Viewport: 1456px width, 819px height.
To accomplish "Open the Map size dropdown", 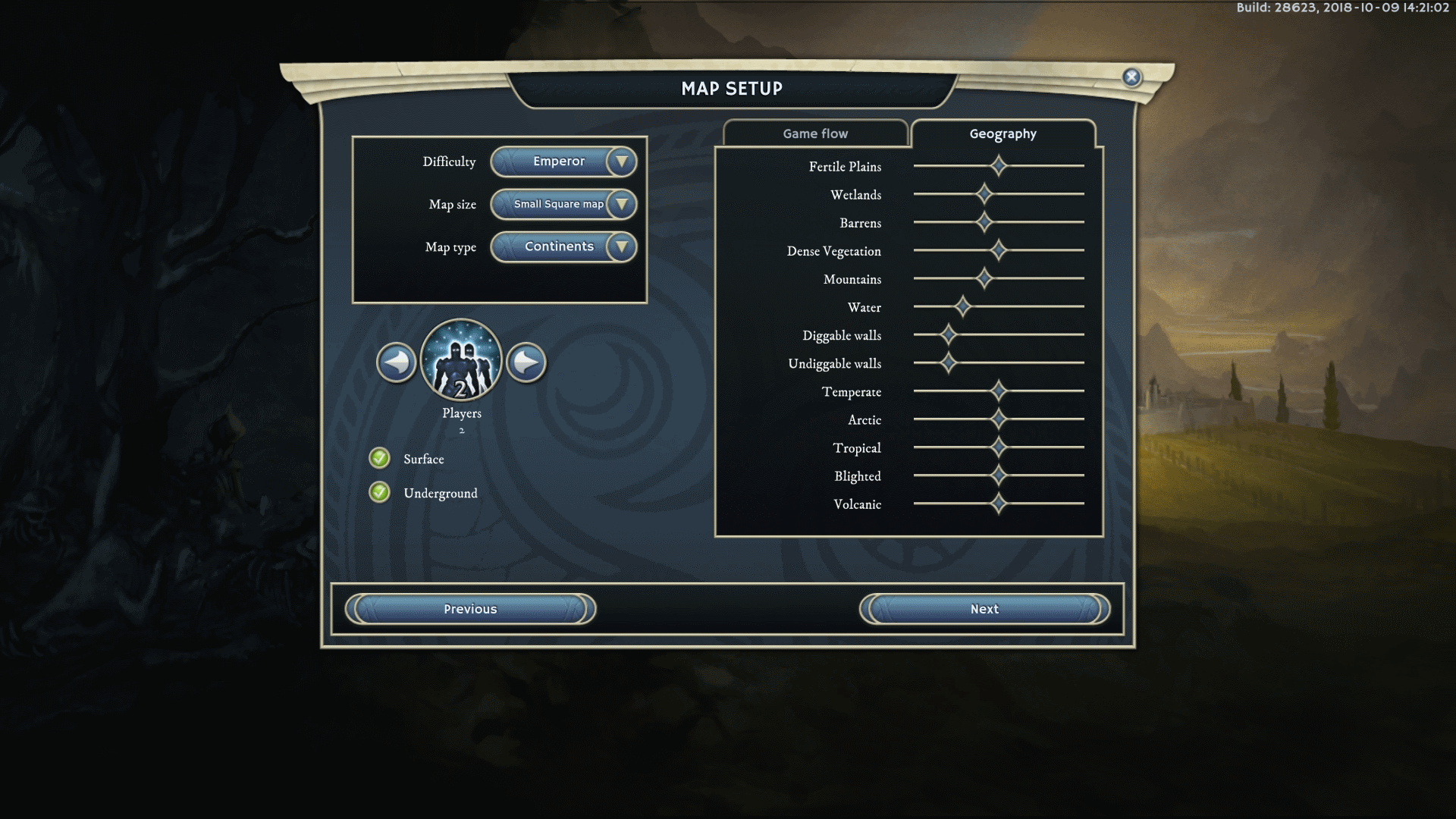I will point(621,204).
